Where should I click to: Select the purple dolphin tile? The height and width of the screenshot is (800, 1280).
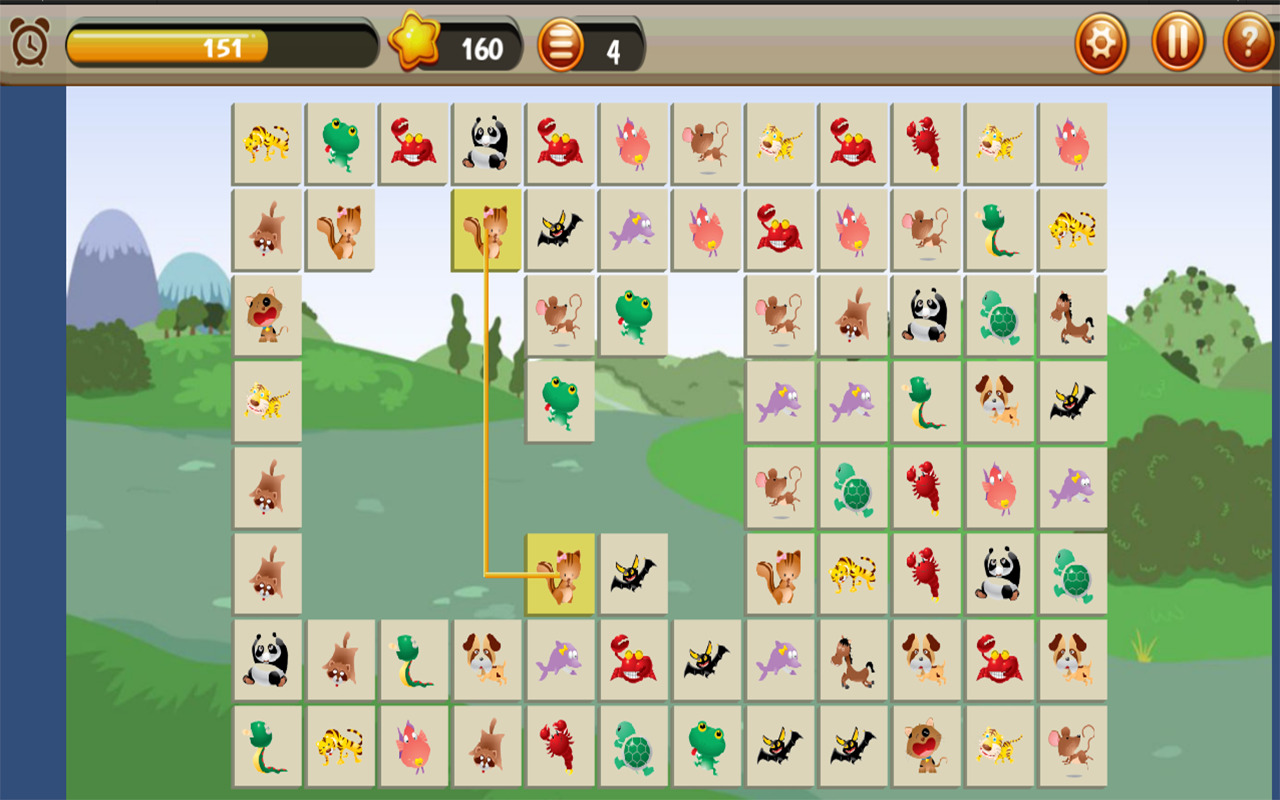point(781,400)
